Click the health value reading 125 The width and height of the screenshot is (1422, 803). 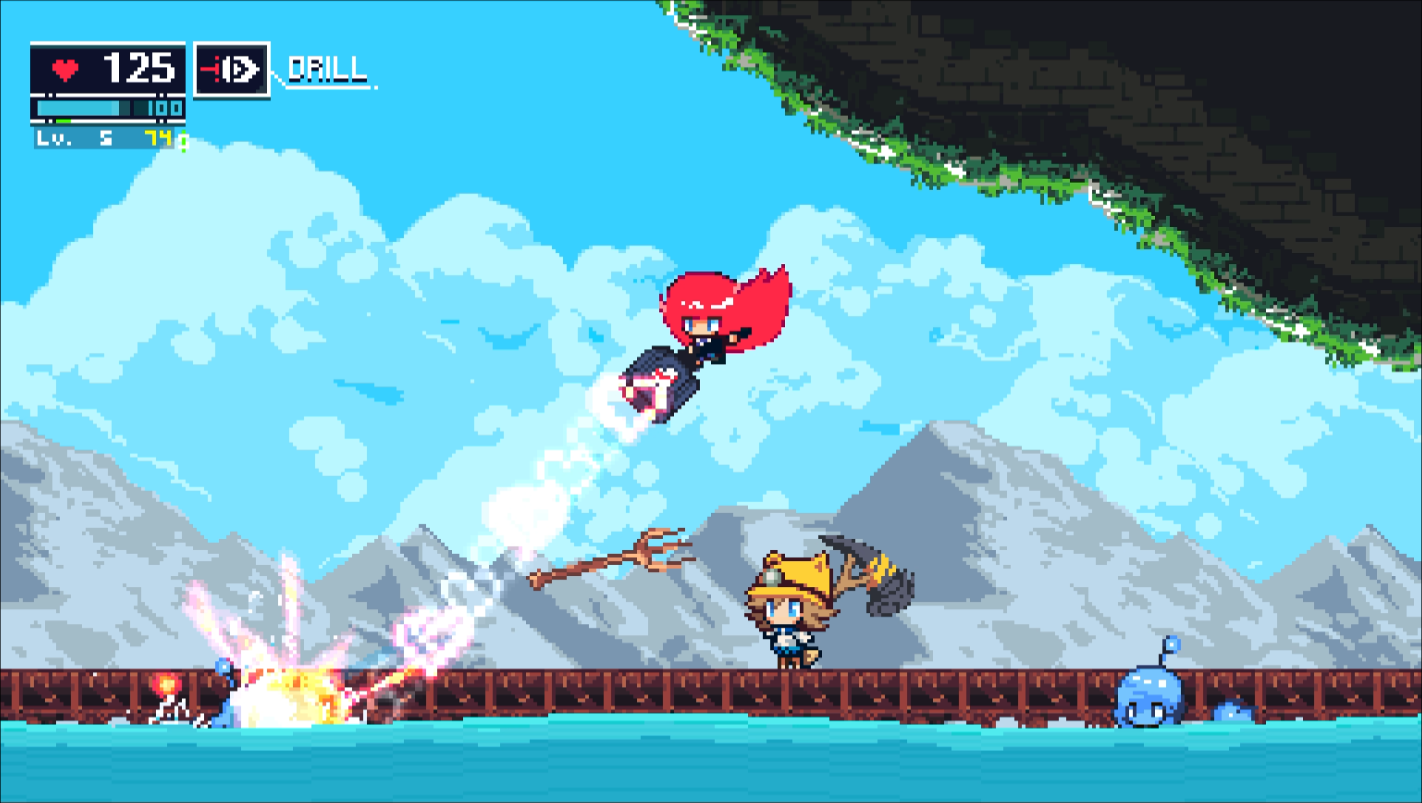point(138,68)
